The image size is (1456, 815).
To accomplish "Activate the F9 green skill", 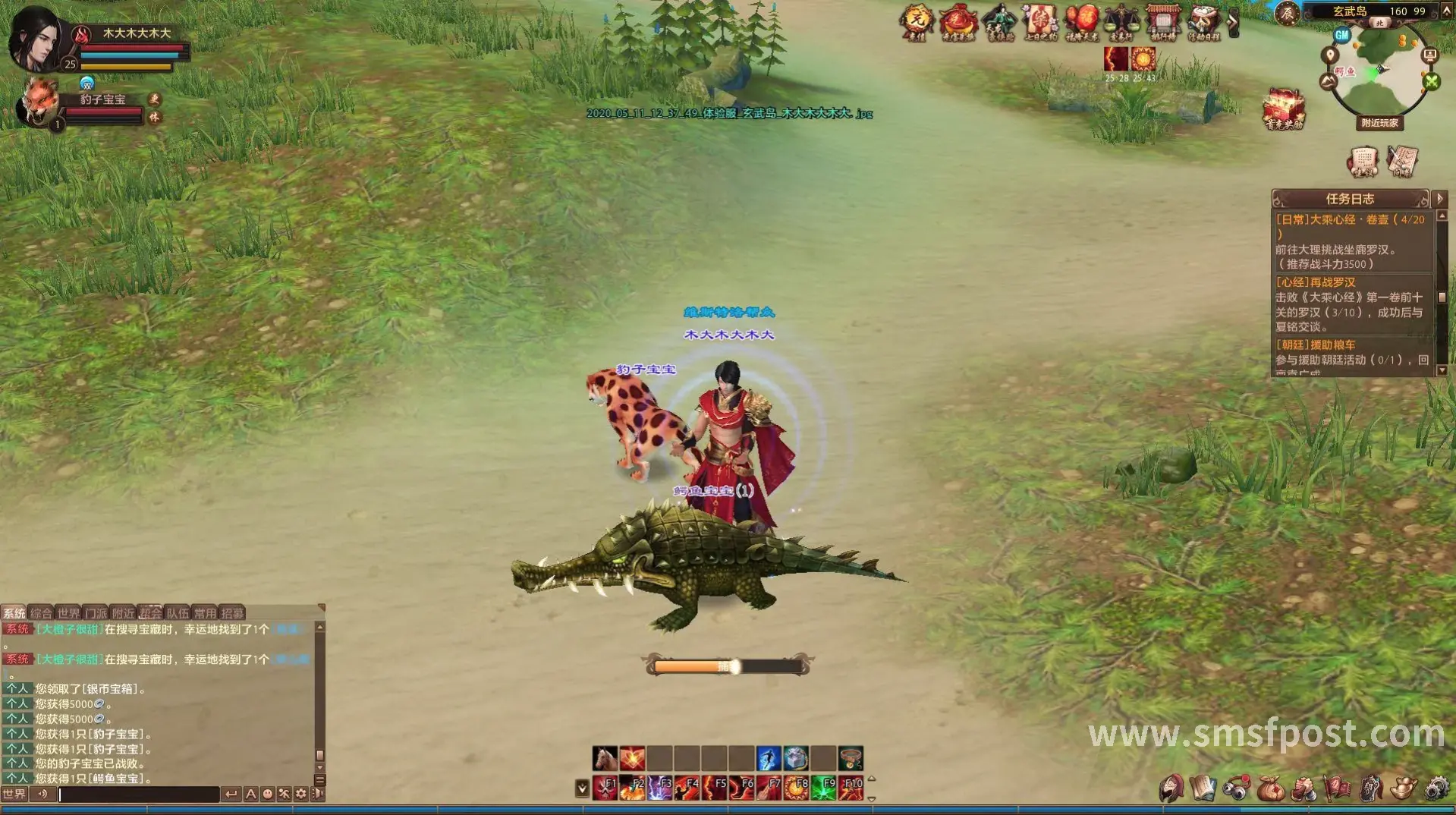I will click(823, 788).
